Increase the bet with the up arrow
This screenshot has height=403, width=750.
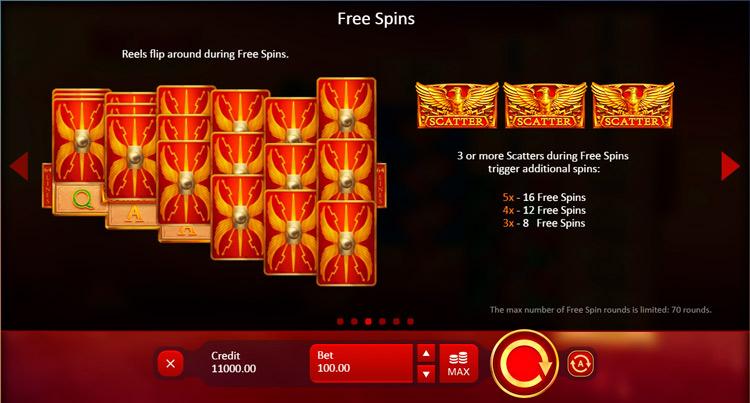425,353
